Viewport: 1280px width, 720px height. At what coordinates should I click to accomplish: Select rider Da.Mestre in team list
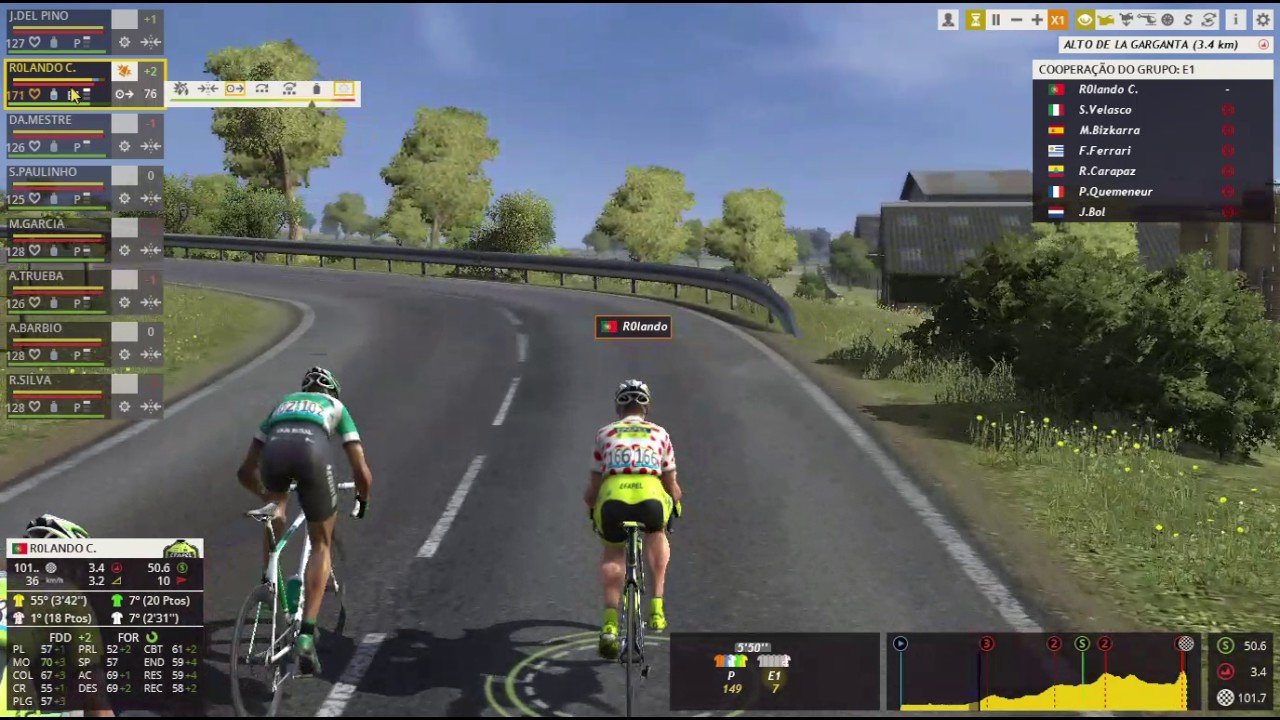[x=40, y=120]
